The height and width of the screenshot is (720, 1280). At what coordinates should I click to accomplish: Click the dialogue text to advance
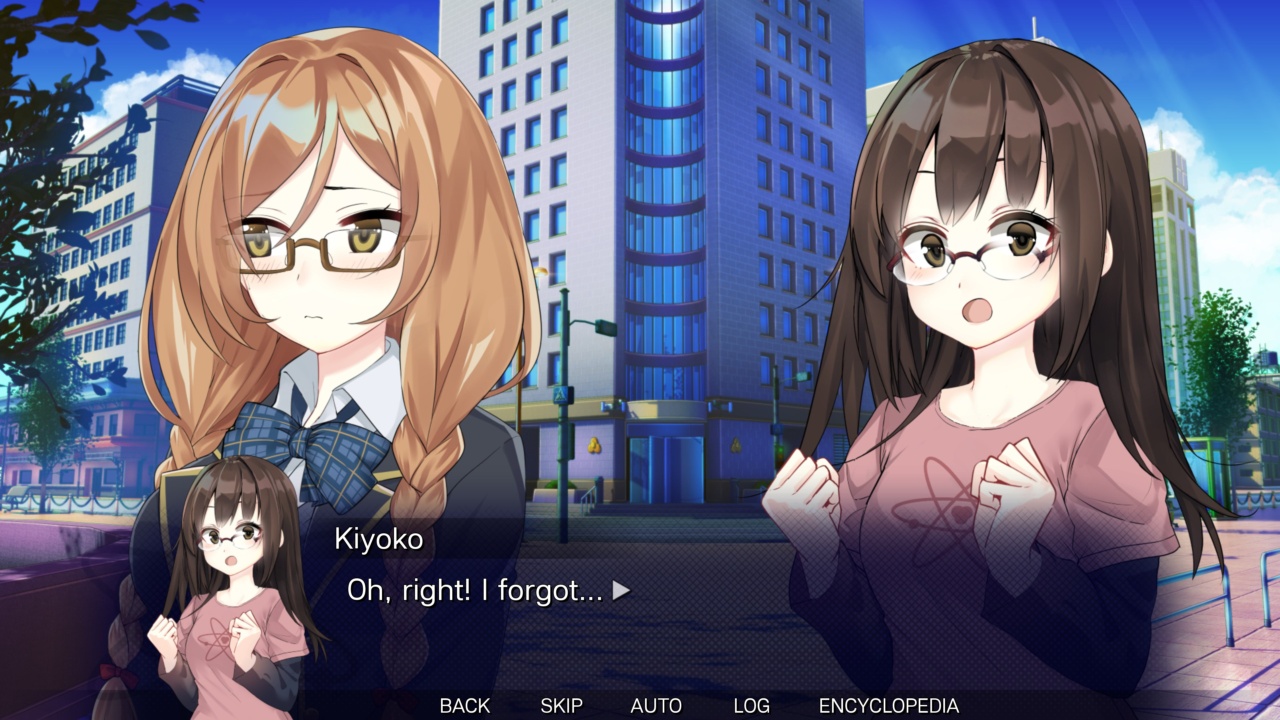[x=470, y=591]
